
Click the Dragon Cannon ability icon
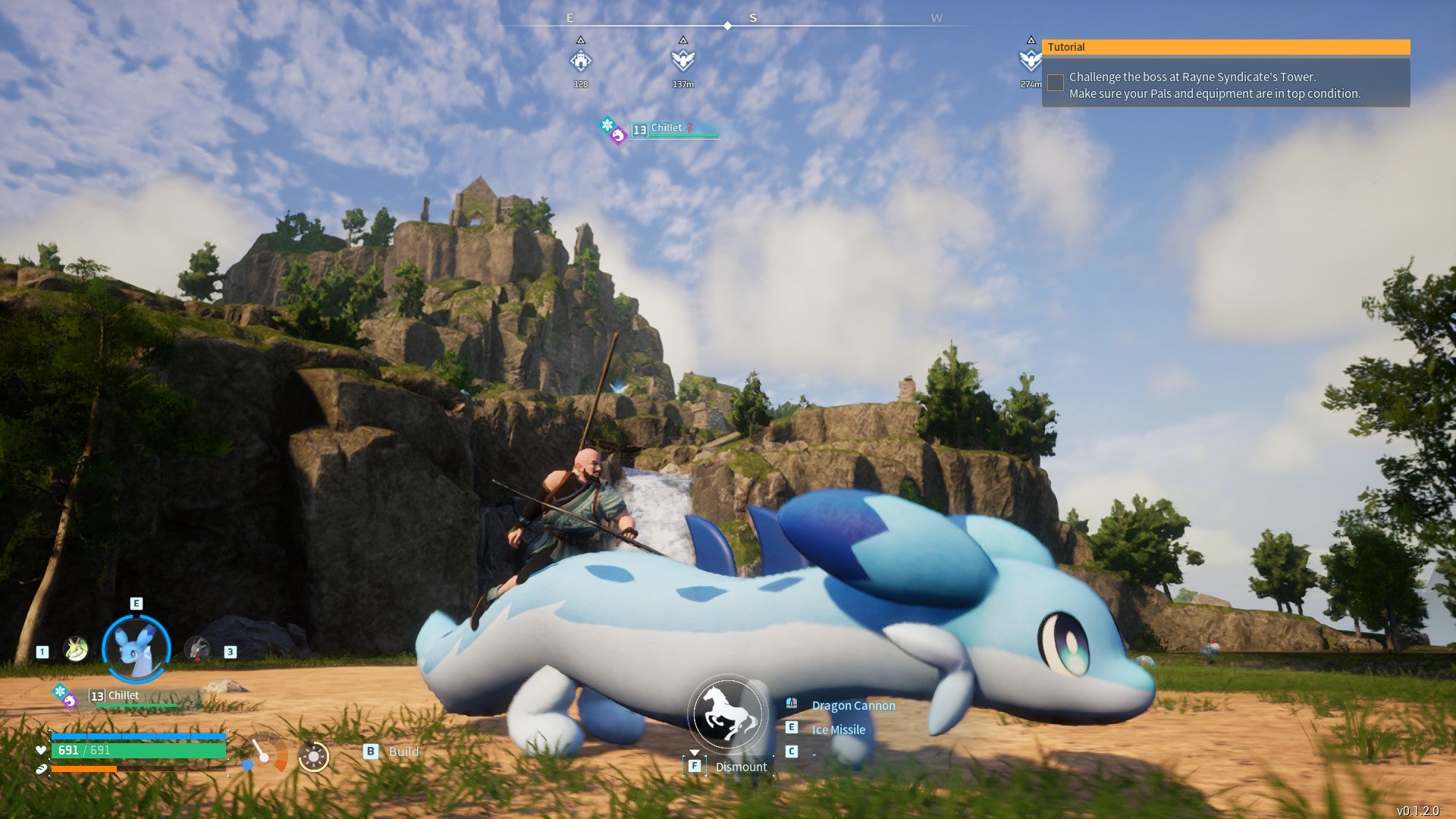click(792, 703)
